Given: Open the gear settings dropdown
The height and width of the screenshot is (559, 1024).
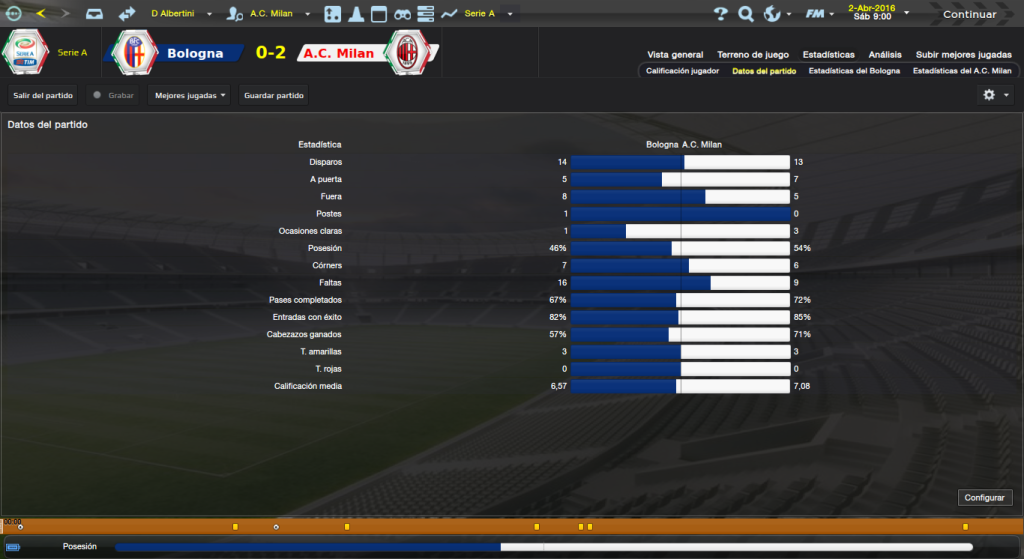Looking at the screenshot, I should [x=995, y=95].
